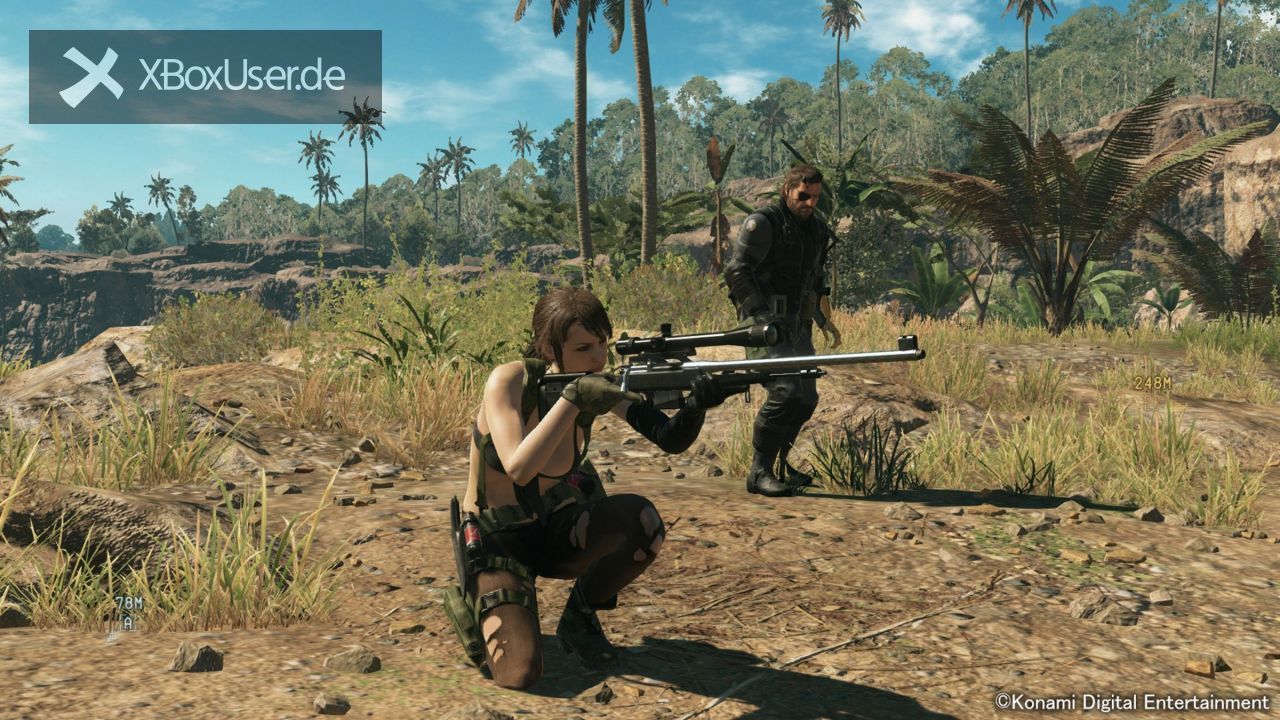Select the waypoint marker labeled A
This screenshot has width=1280, height=720.
pos(128,622)
